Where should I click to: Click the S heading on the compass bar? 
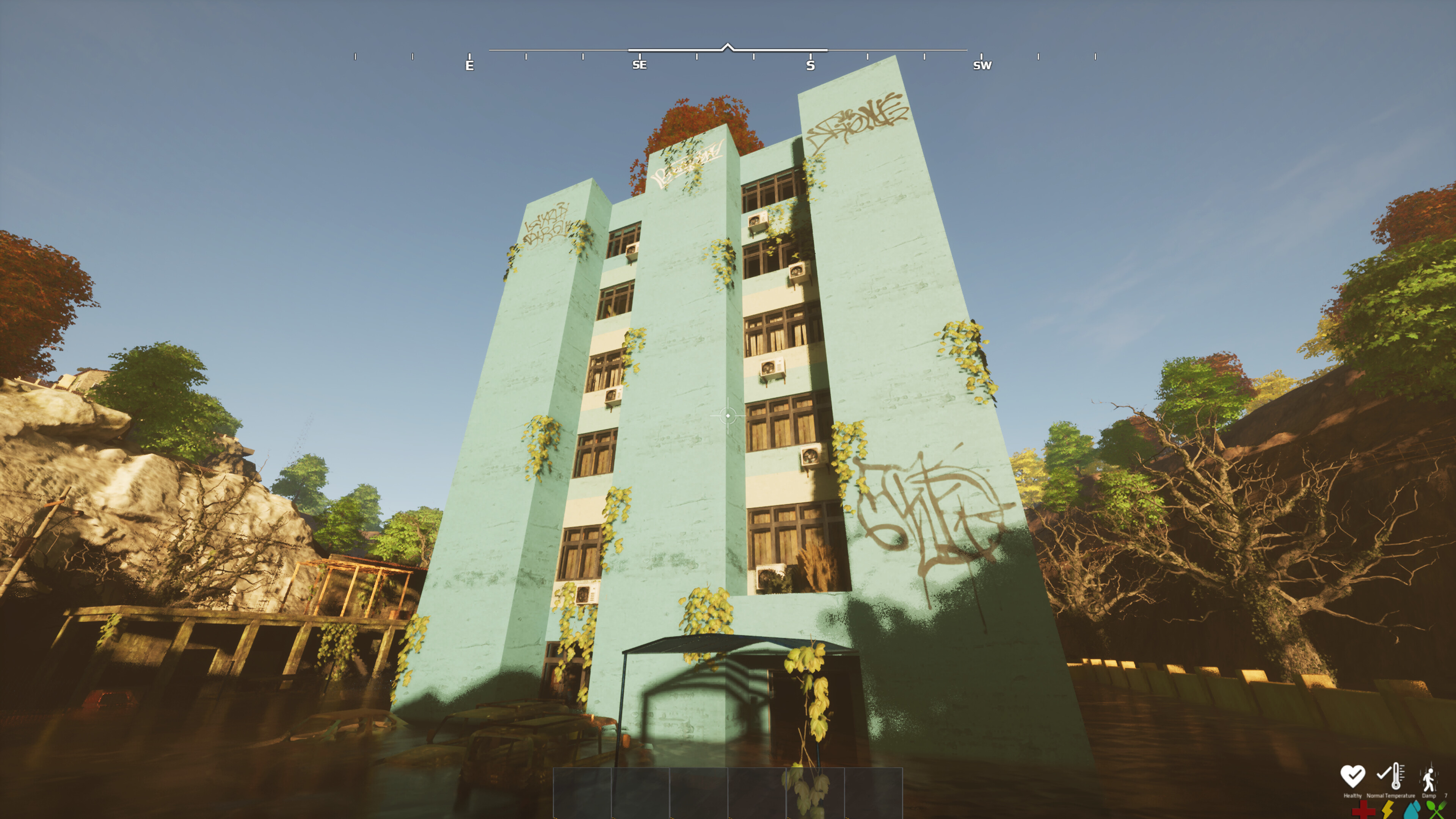pyautogui.click(x=811, y=65)
